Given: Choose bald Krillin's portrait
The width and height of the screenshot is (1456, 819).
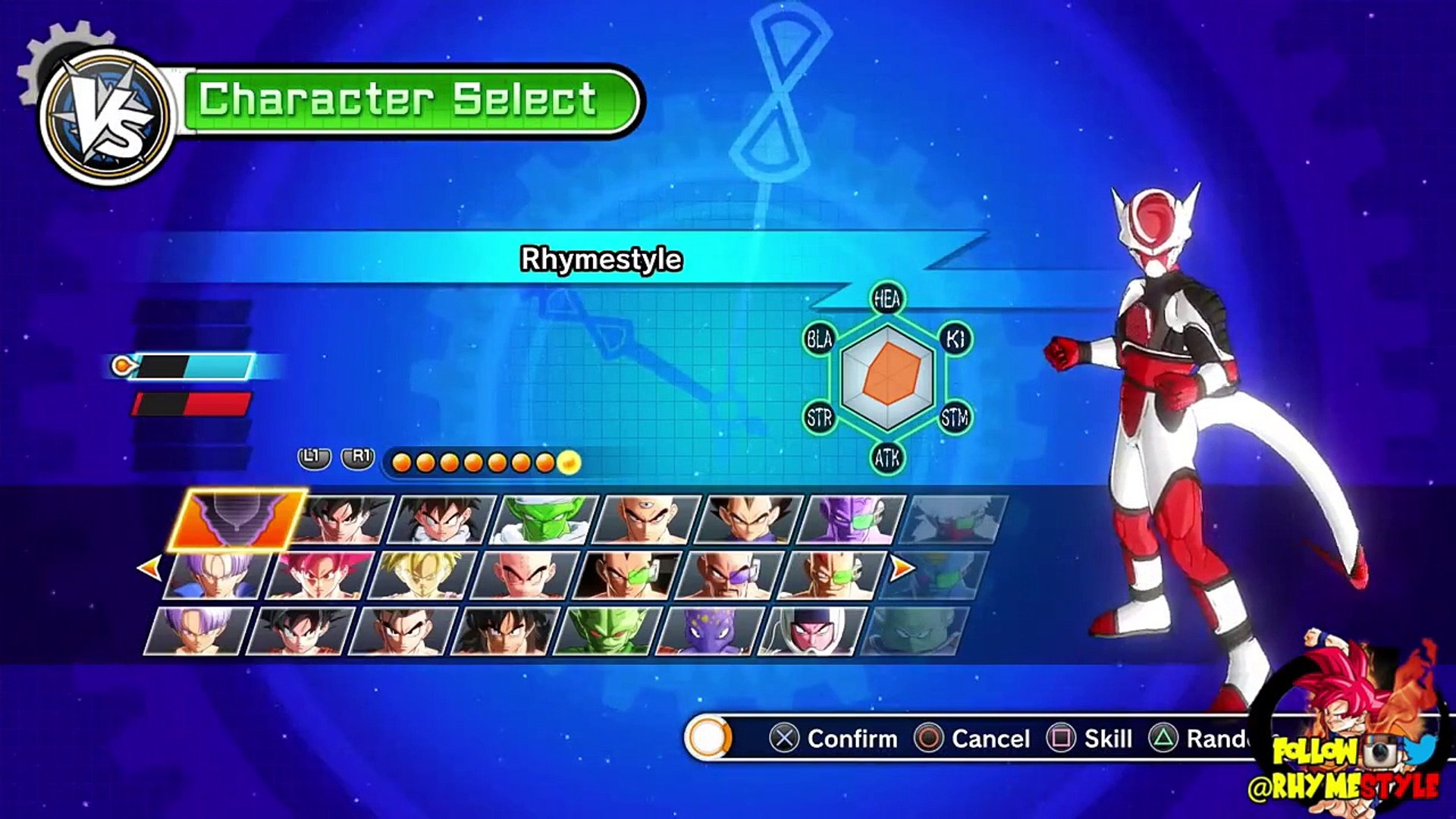Looking at the screenshot, I should (x=524, y=576).
